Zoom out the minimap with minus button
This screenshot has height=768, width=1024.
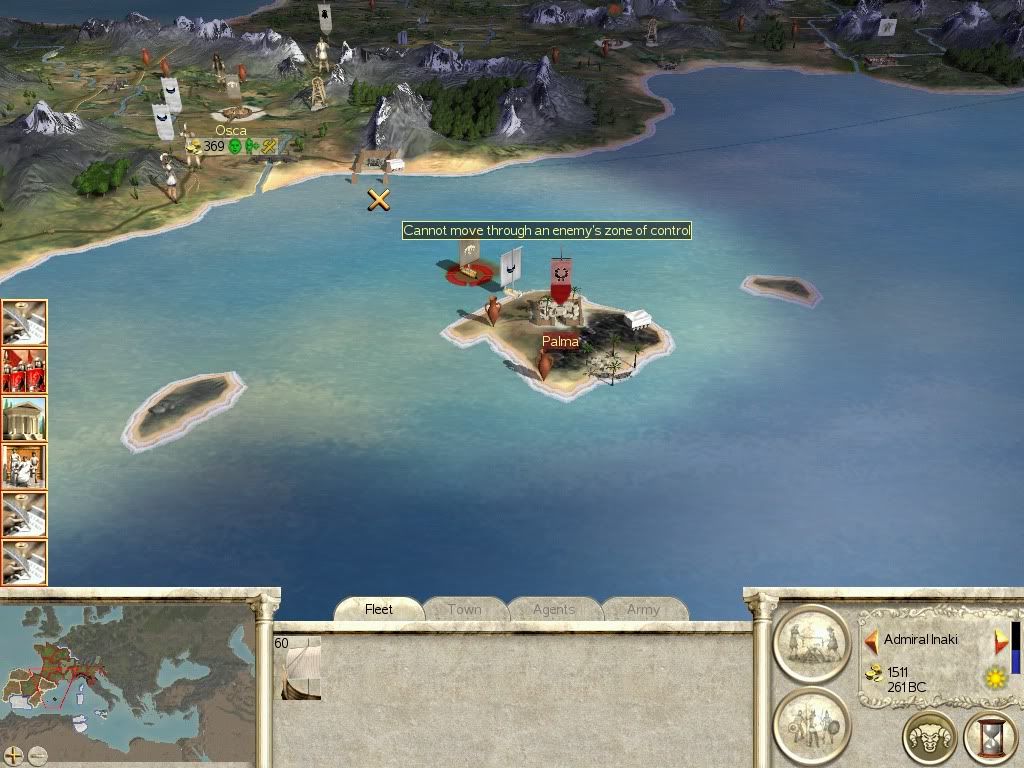click(37, 755)
